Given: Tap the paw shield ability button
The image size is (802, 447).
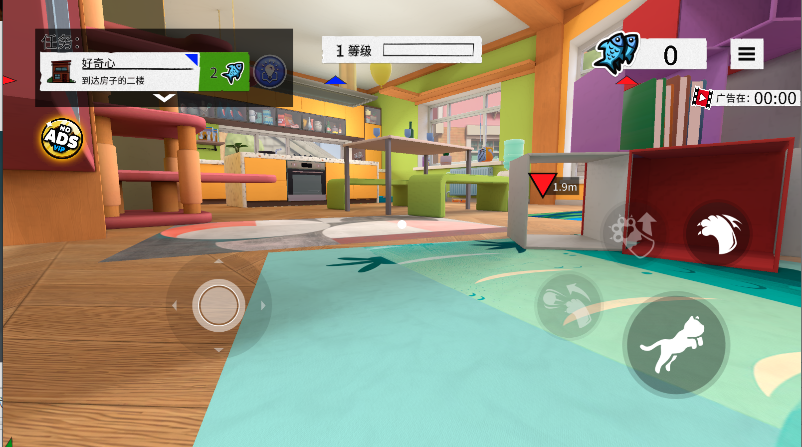Looking at the screenshot, I should [x=632, y=232].
